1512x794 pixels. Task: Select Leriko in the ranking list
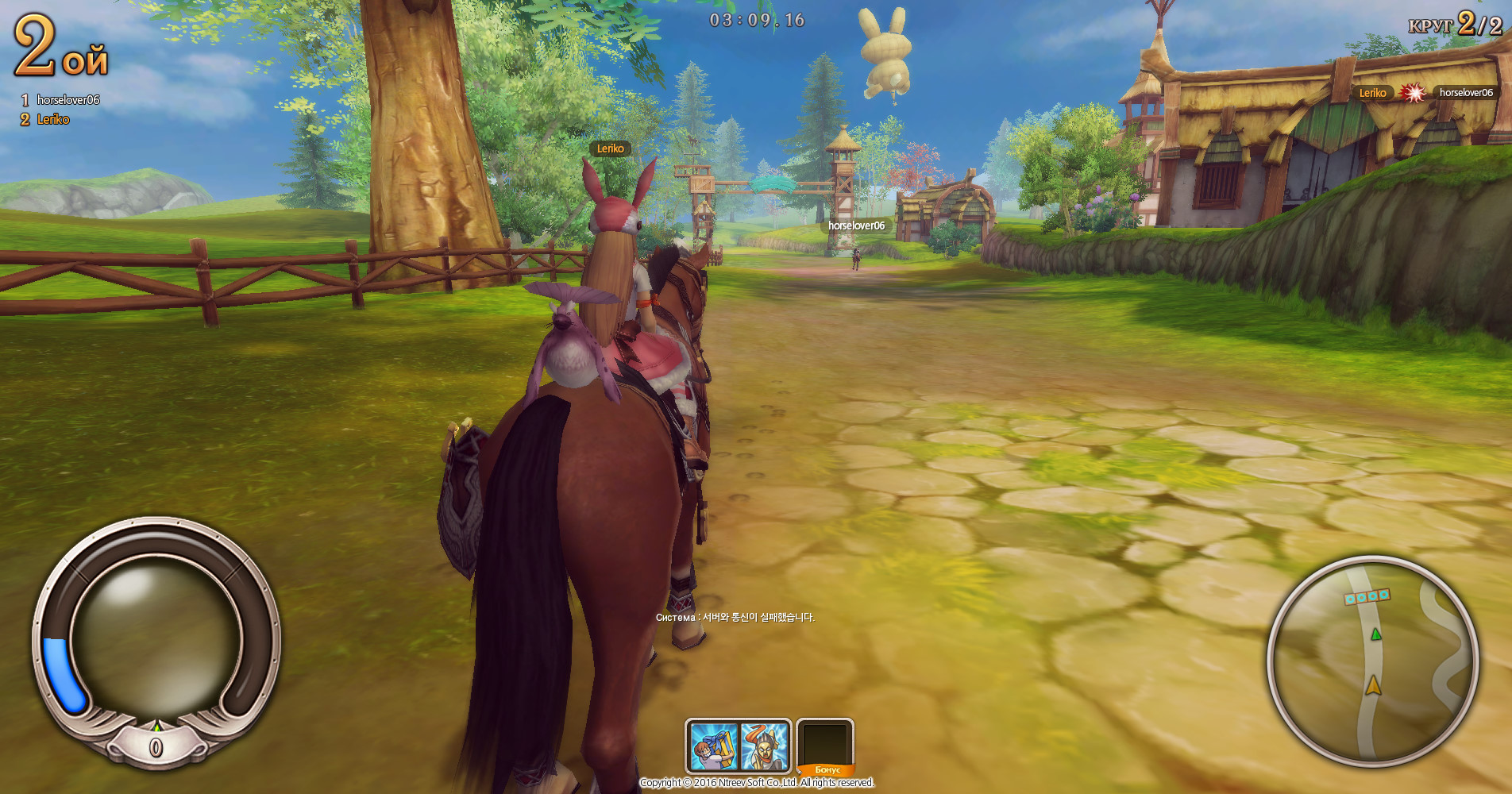tap(53, 120)
